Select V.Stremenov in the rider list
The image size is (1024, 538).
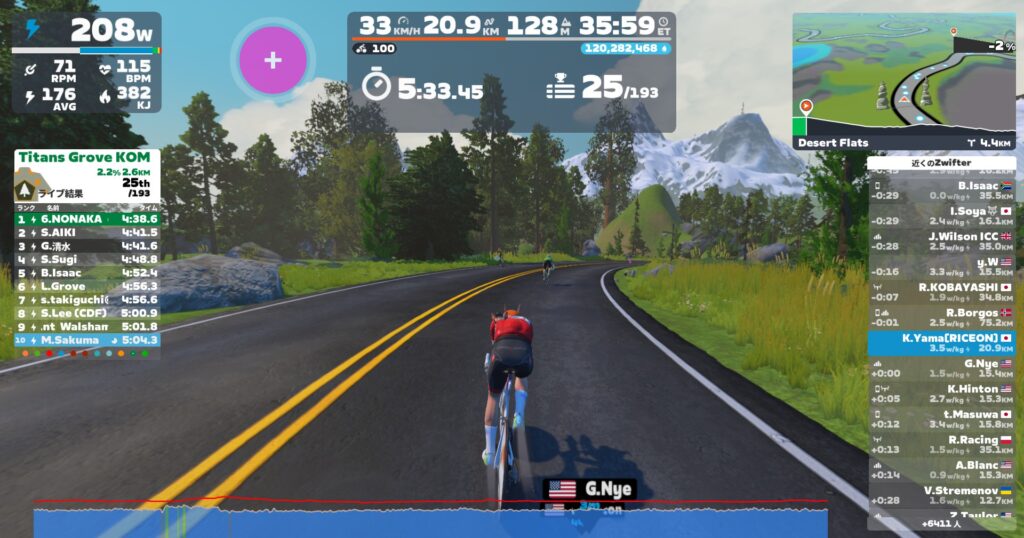[x=941, y=495]
